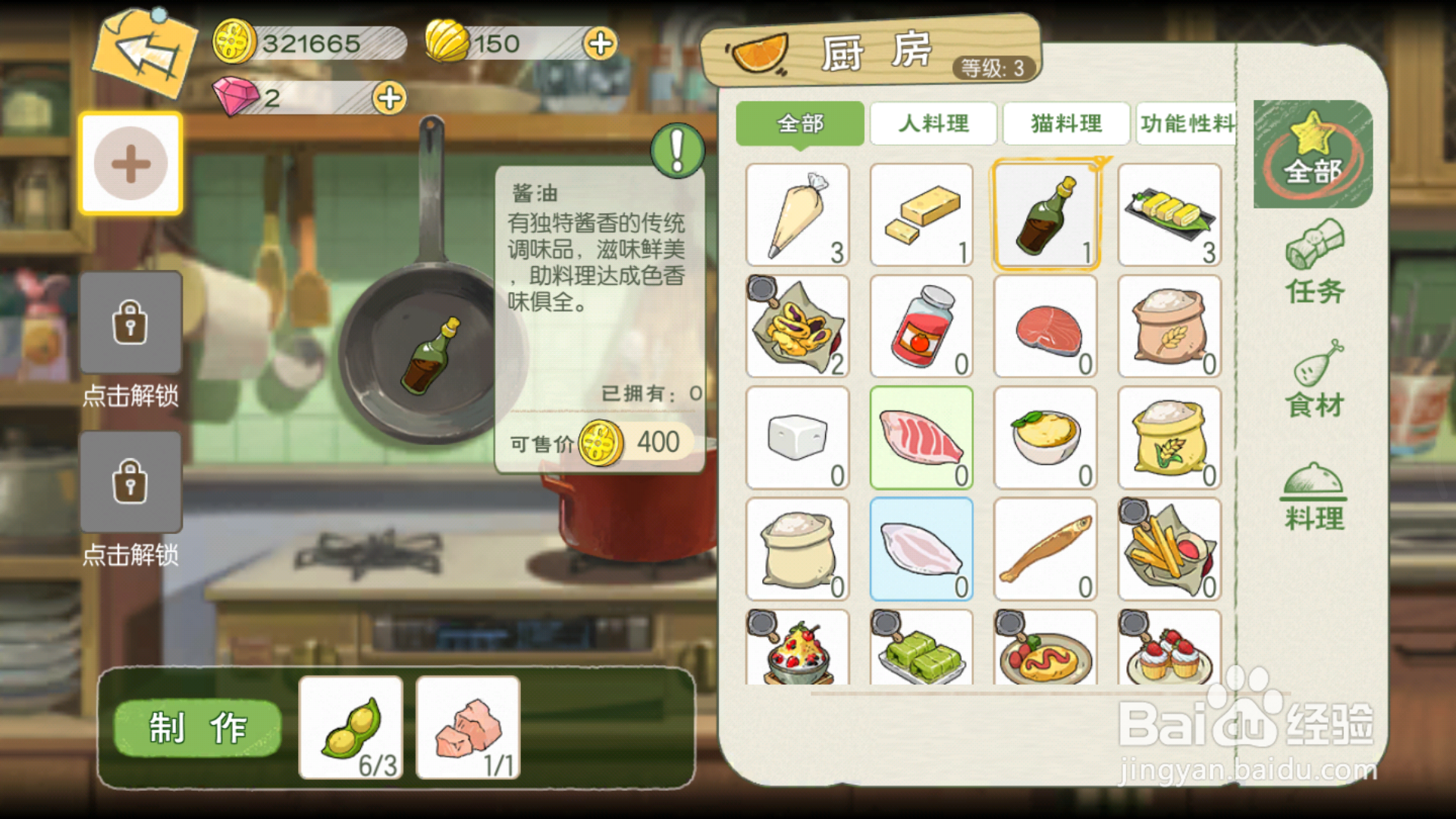Select the dried sardine fish item
Viewport: 1456px width, 819px height.
1045,549
